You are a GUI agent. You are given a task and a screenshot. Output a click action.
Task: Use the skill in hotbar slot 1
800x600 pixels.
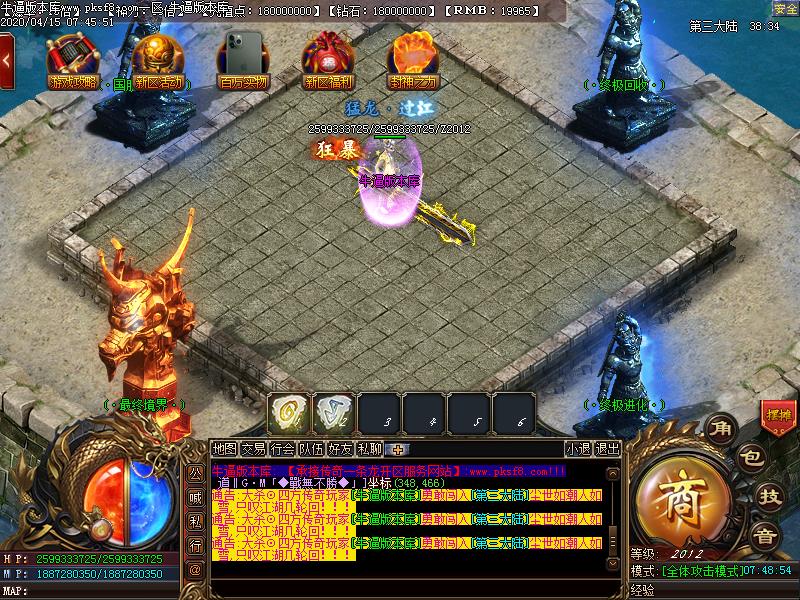tap(288, 411)
